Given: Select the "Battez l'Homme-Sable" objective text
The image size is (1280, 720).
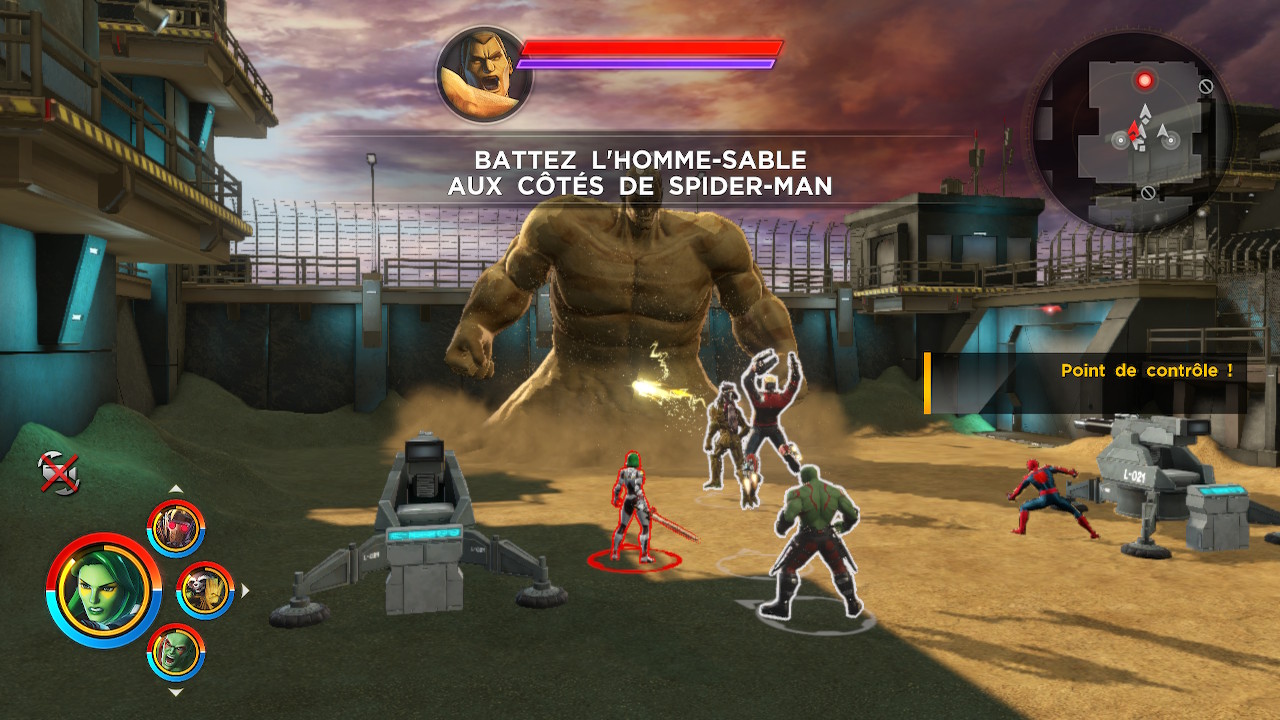Looking at the screenshot, I should [640, 173].
